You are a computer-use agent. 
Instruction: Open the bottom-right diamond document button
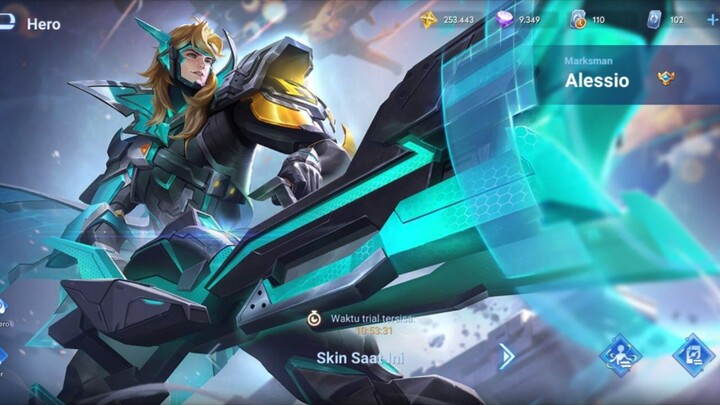coord(693,355)
